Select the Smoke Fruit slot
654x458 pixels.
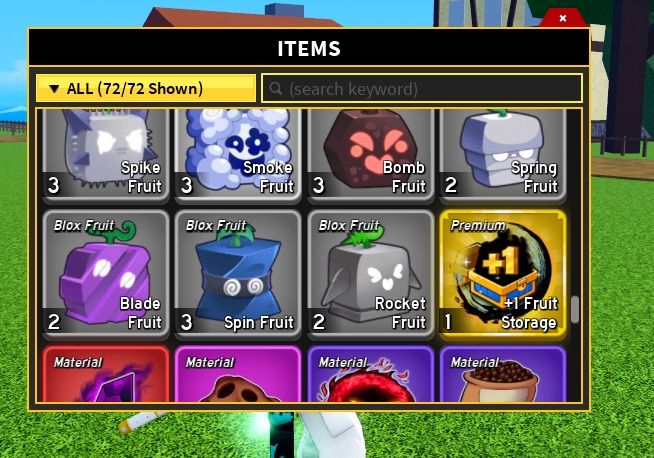click(x=237, y=156)
